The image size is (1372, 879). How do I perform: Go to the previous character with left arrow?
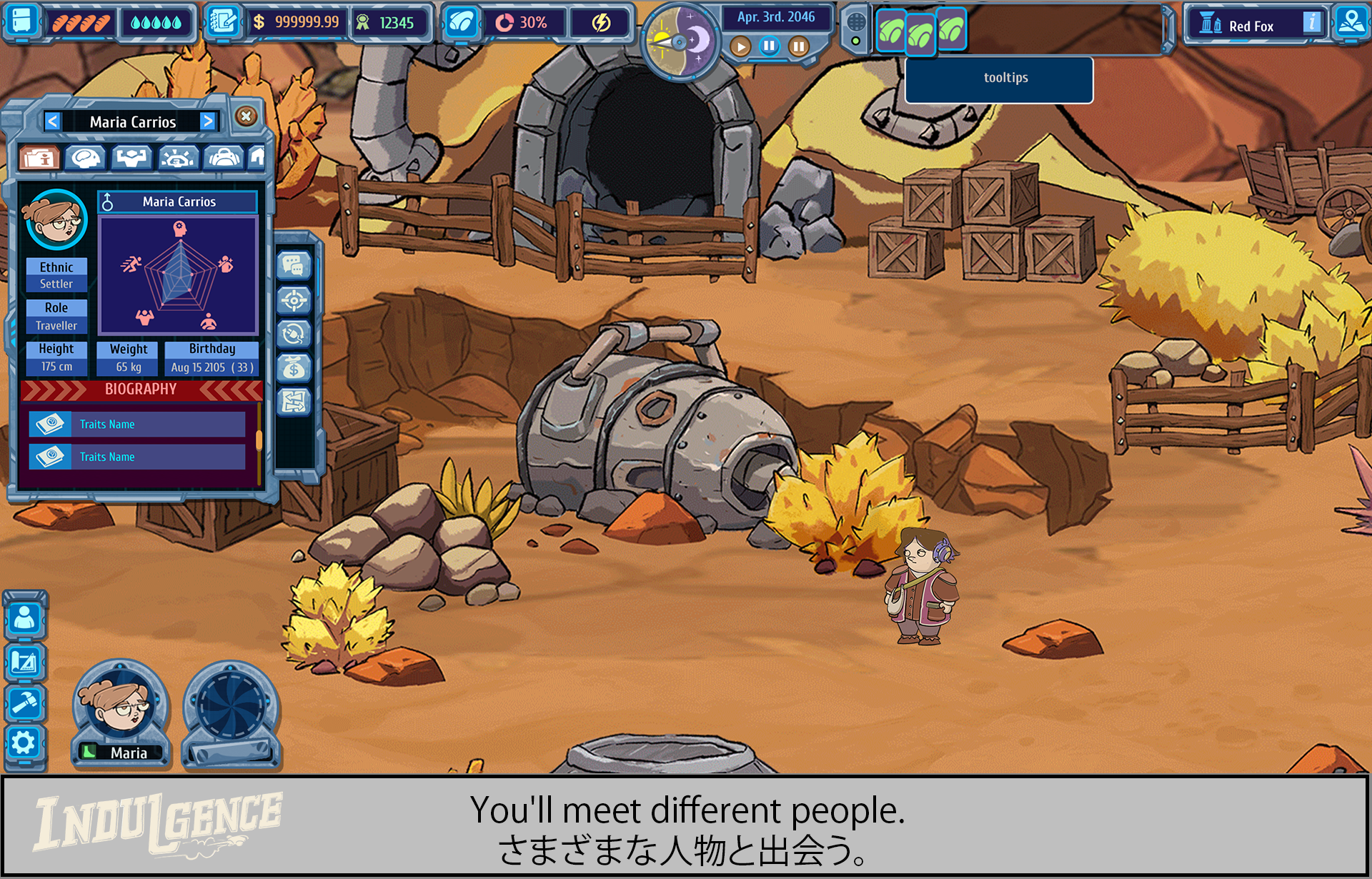click(52, 121)
